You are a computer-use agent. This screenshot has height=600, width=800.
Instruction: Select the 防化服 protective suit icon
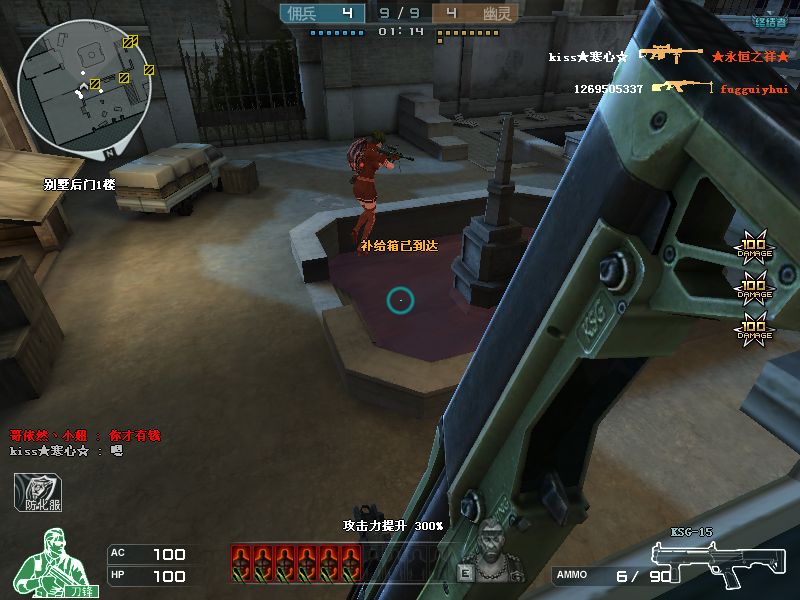tap(38, 492)
